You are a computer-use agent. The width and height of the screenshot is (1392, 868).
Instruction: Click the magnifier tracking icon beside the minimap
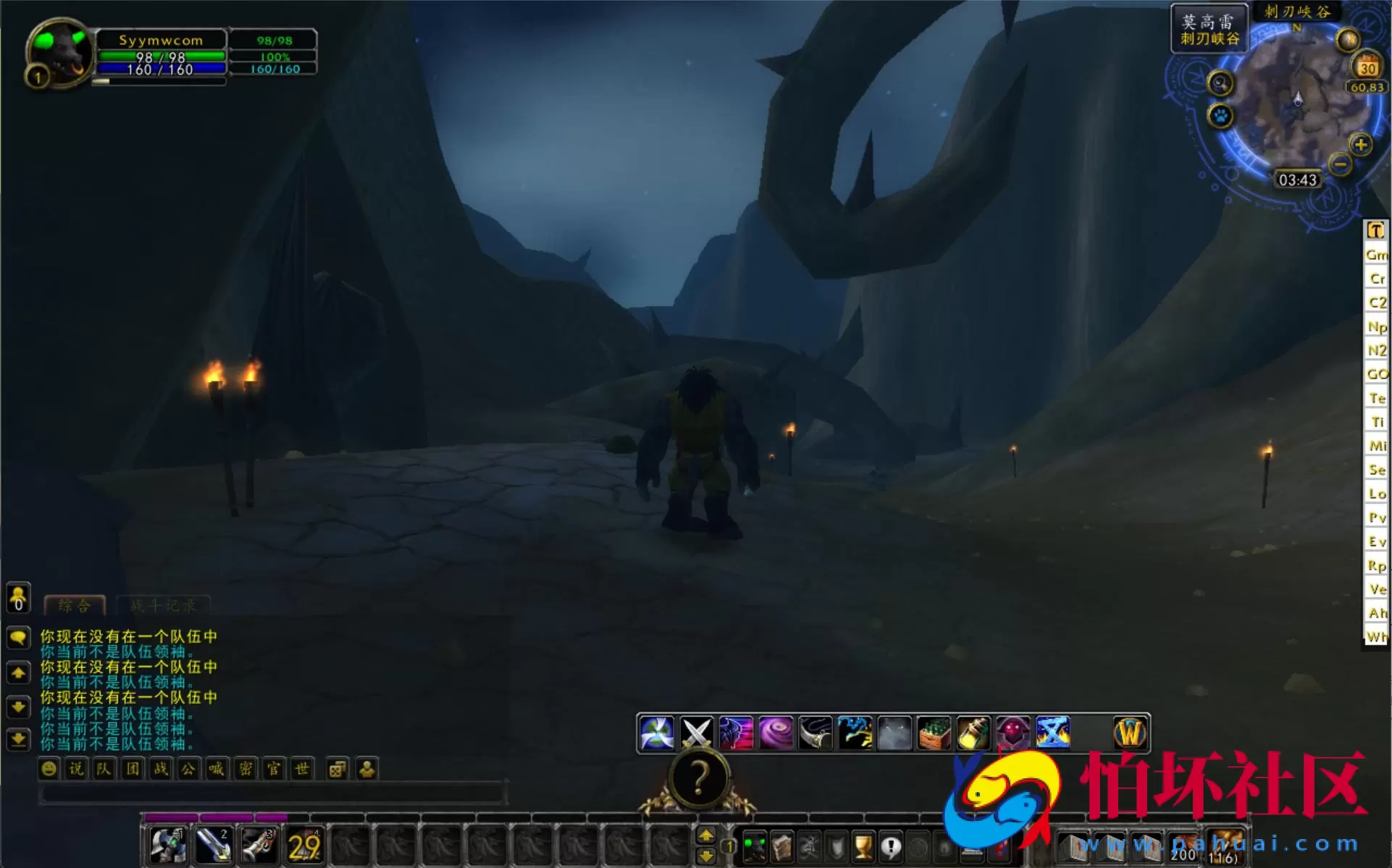[x=1220, y=83]
